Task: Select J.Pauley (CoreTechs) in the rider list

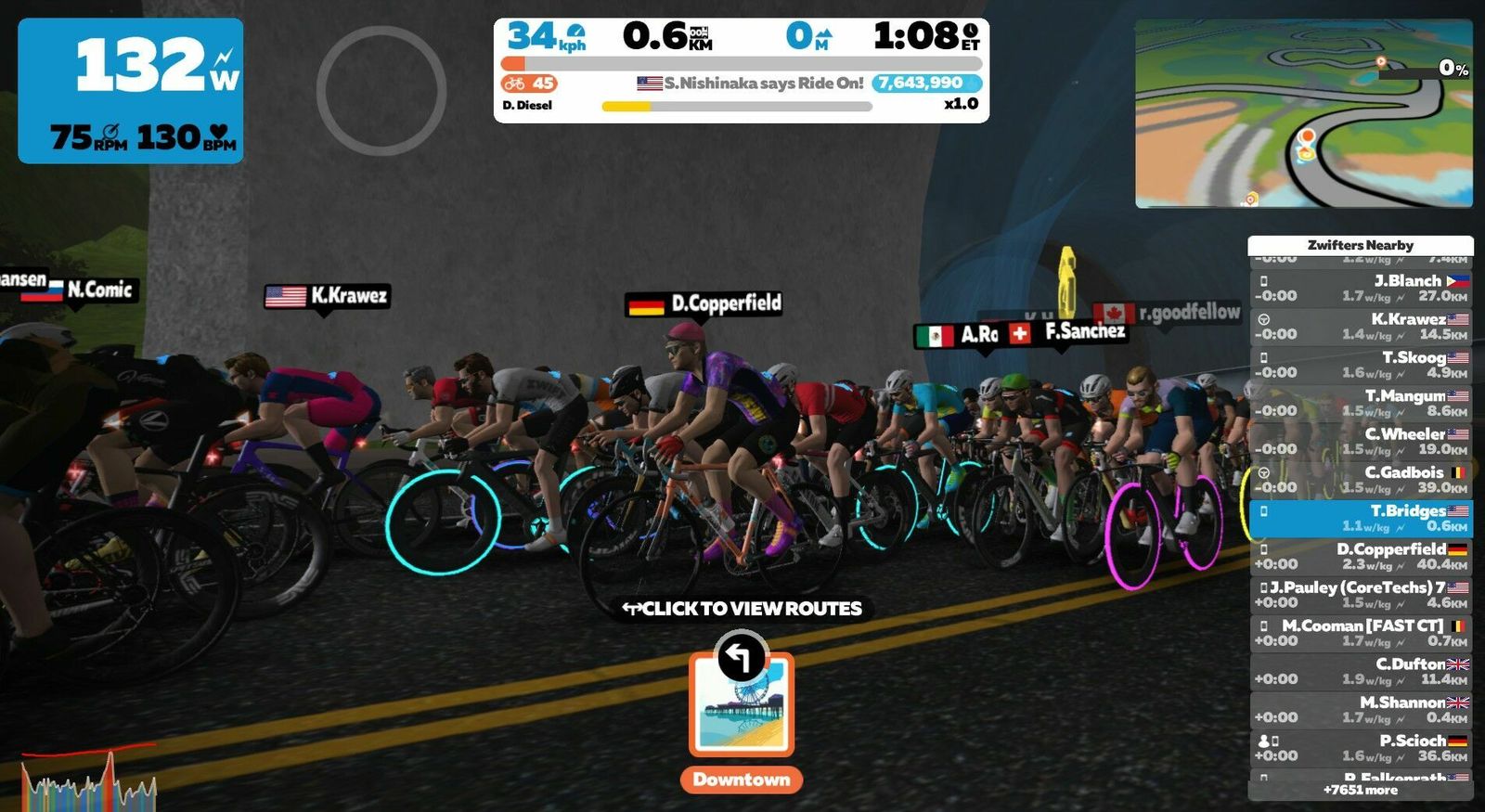Action: tap(1361, 594)
